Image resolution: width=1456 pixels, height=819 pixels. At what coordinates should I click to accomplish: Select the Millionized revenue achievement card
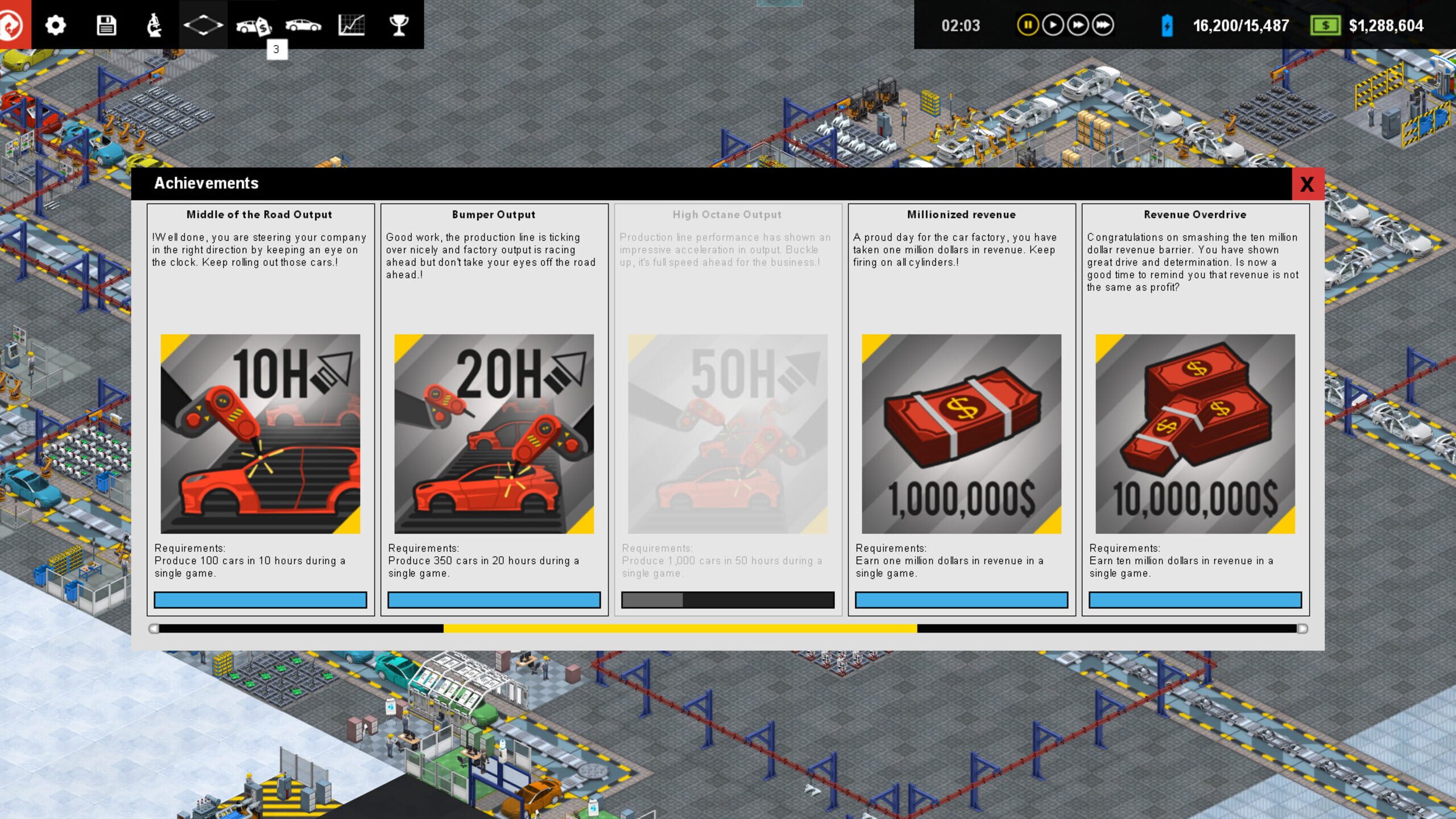pos(961,409)
